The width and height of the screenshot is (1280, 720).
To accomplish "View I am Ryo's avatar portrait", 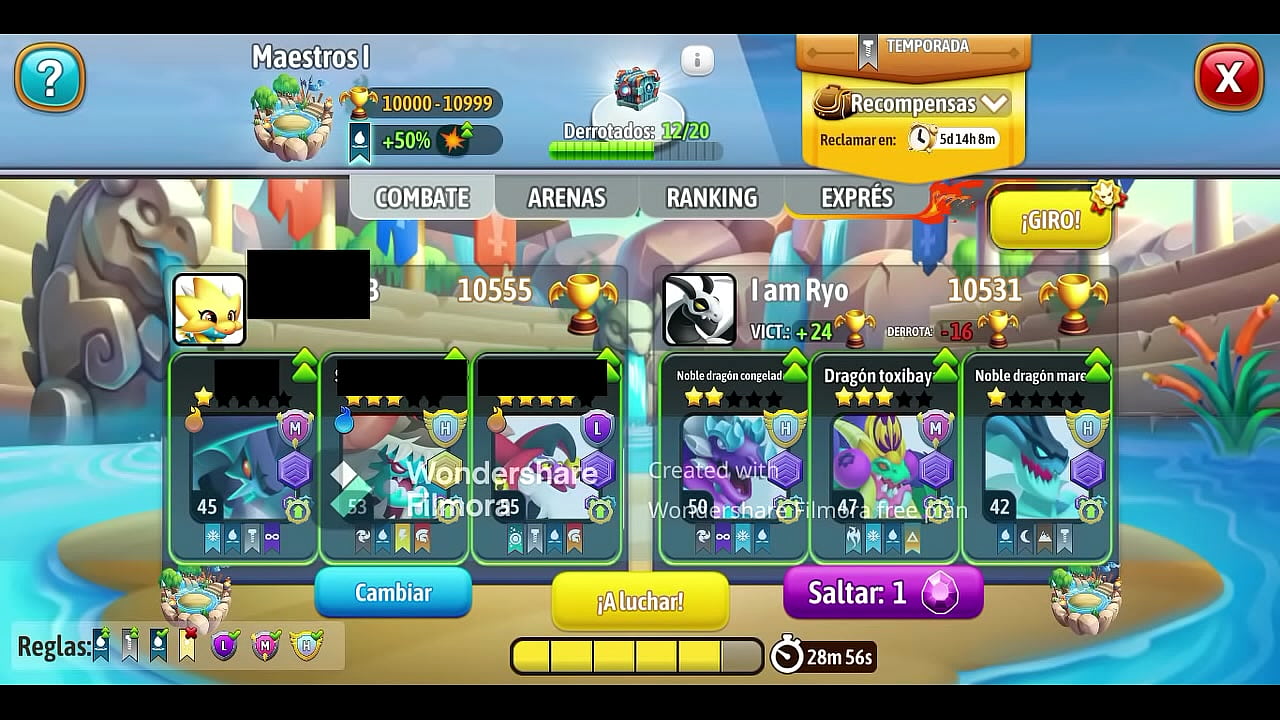I will pos(699,310).
